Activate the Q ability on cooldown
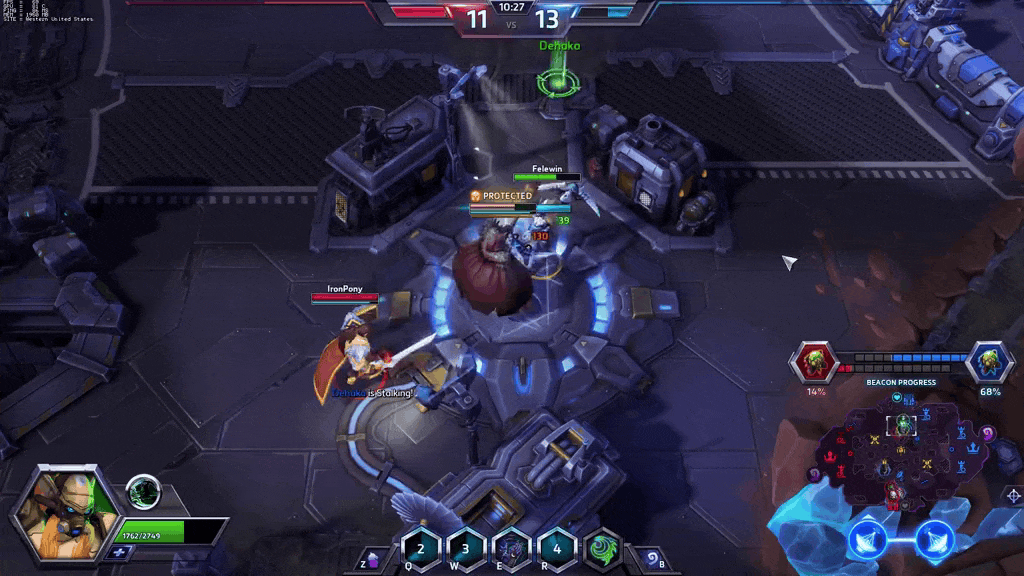 pos(421,548)
